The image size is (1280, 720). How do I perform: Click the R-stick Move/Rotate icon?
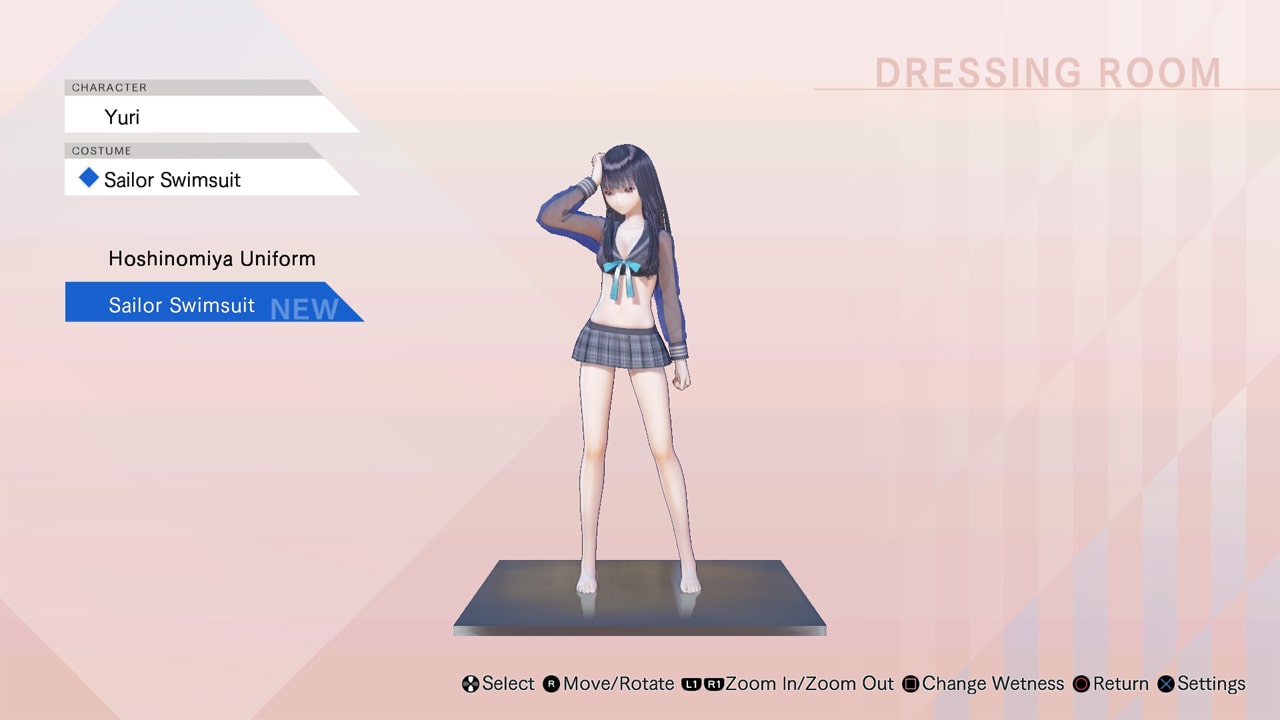[x=549, y=684]
